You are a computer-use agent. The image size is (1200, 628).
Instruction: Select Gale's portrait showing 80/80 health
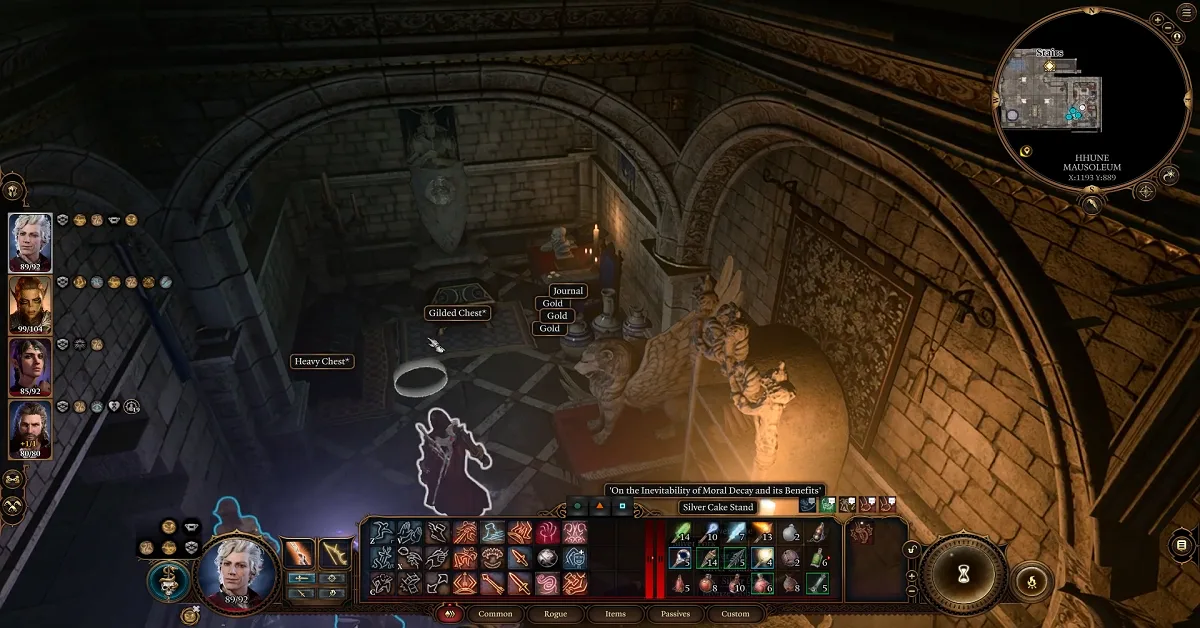click(30, 427)
